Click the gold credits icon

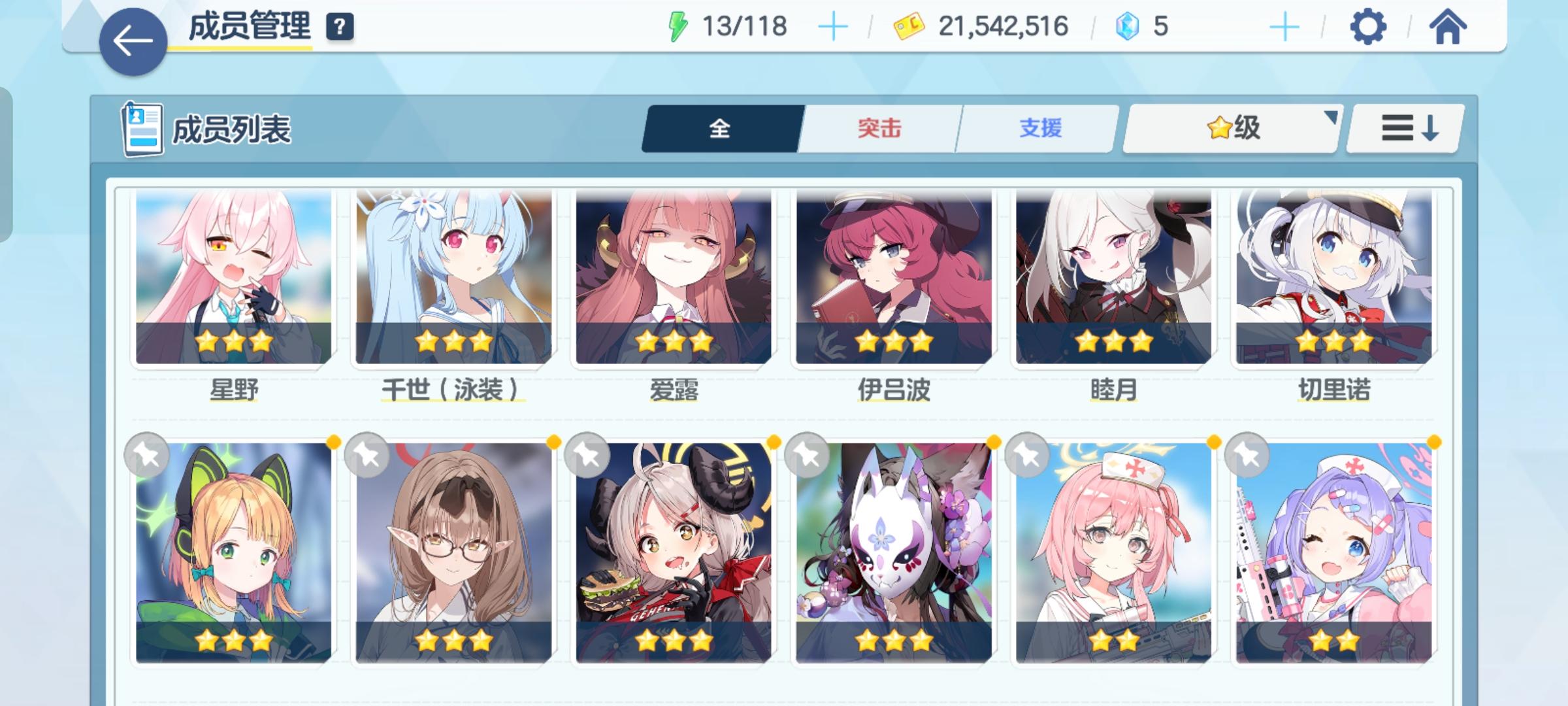908,25
